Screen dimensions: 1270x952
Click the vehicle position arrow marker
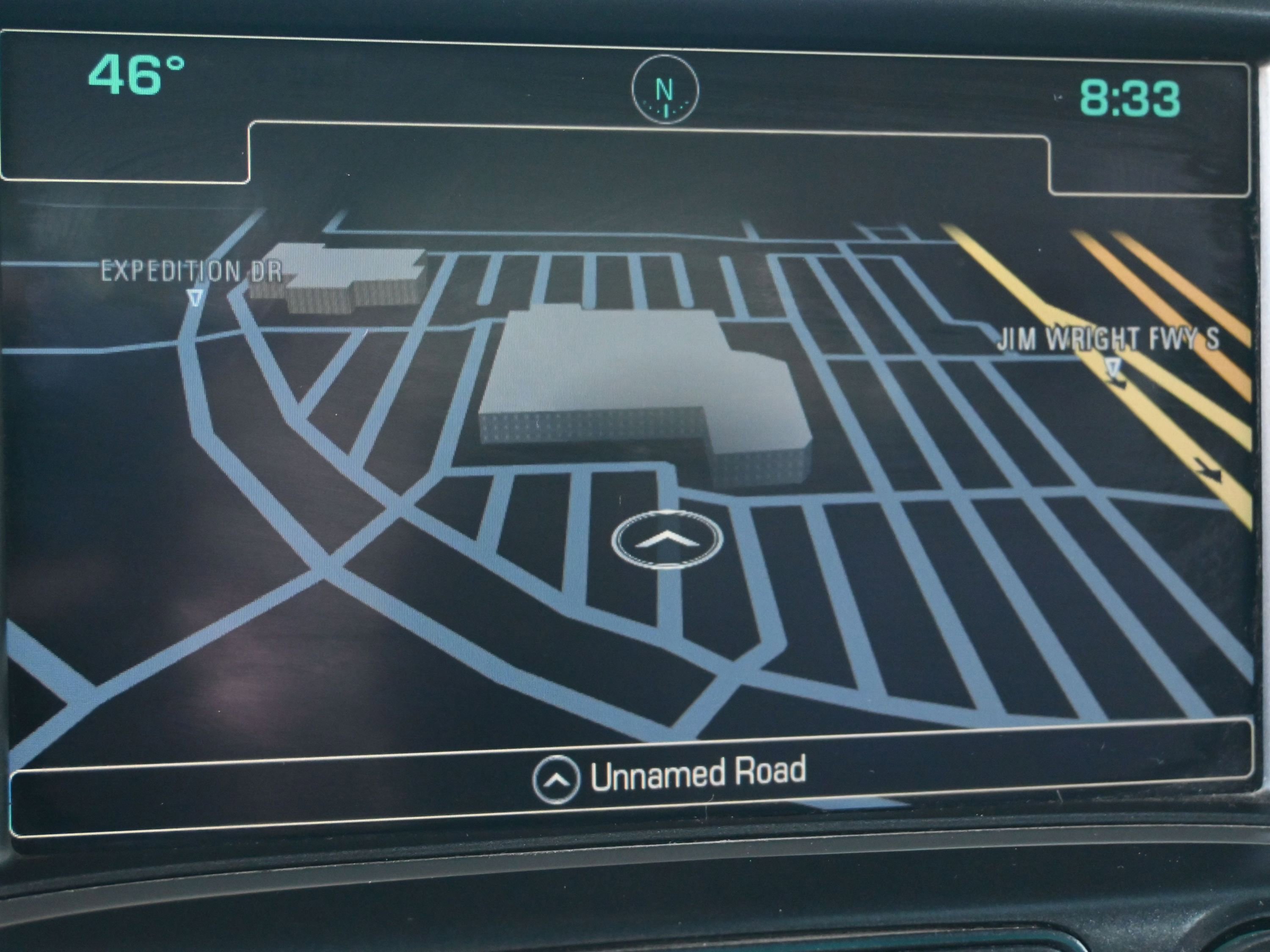coord(667,538)
